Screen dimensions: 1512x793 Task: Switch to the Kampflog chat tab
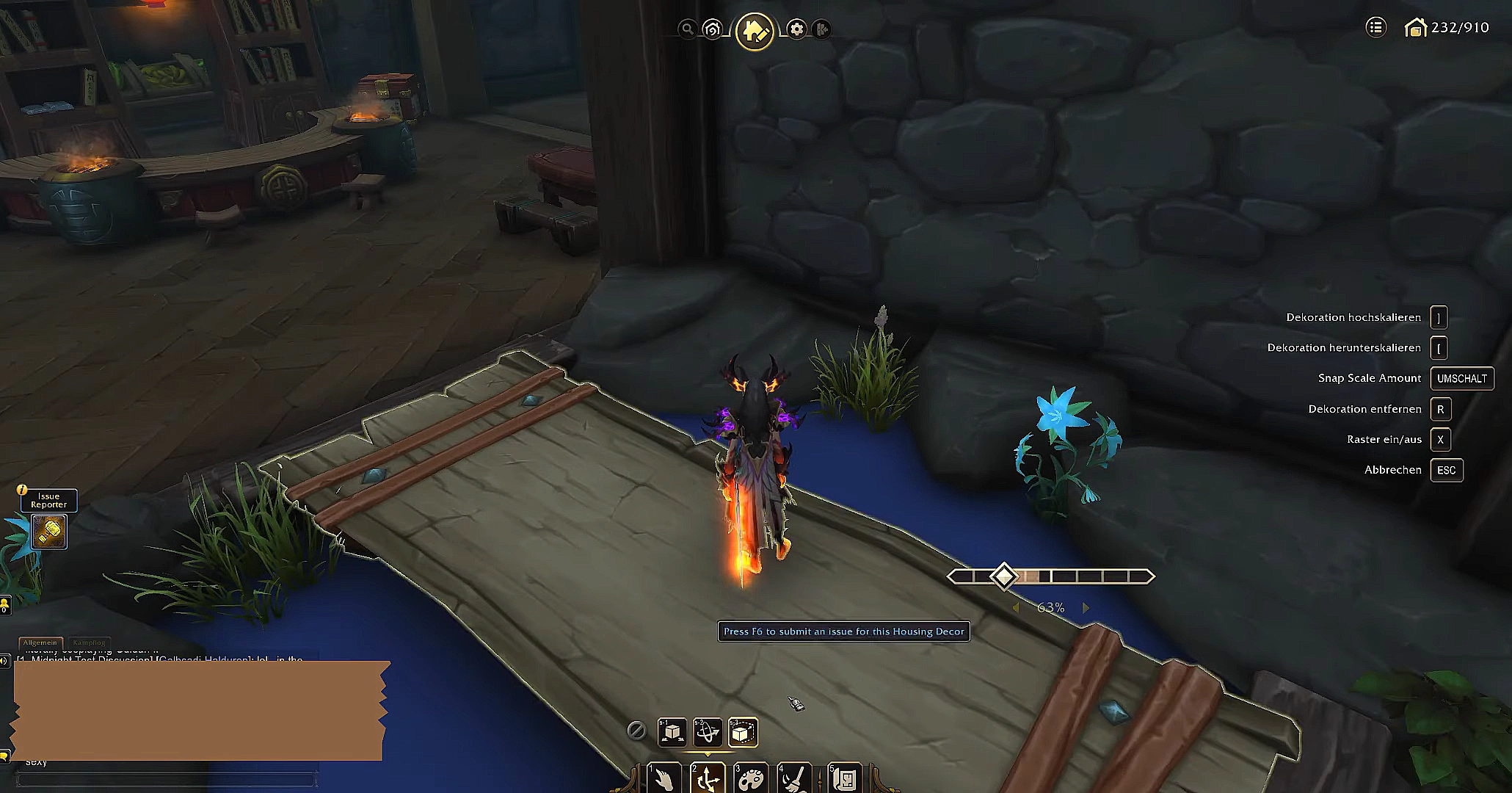(89, 642)
